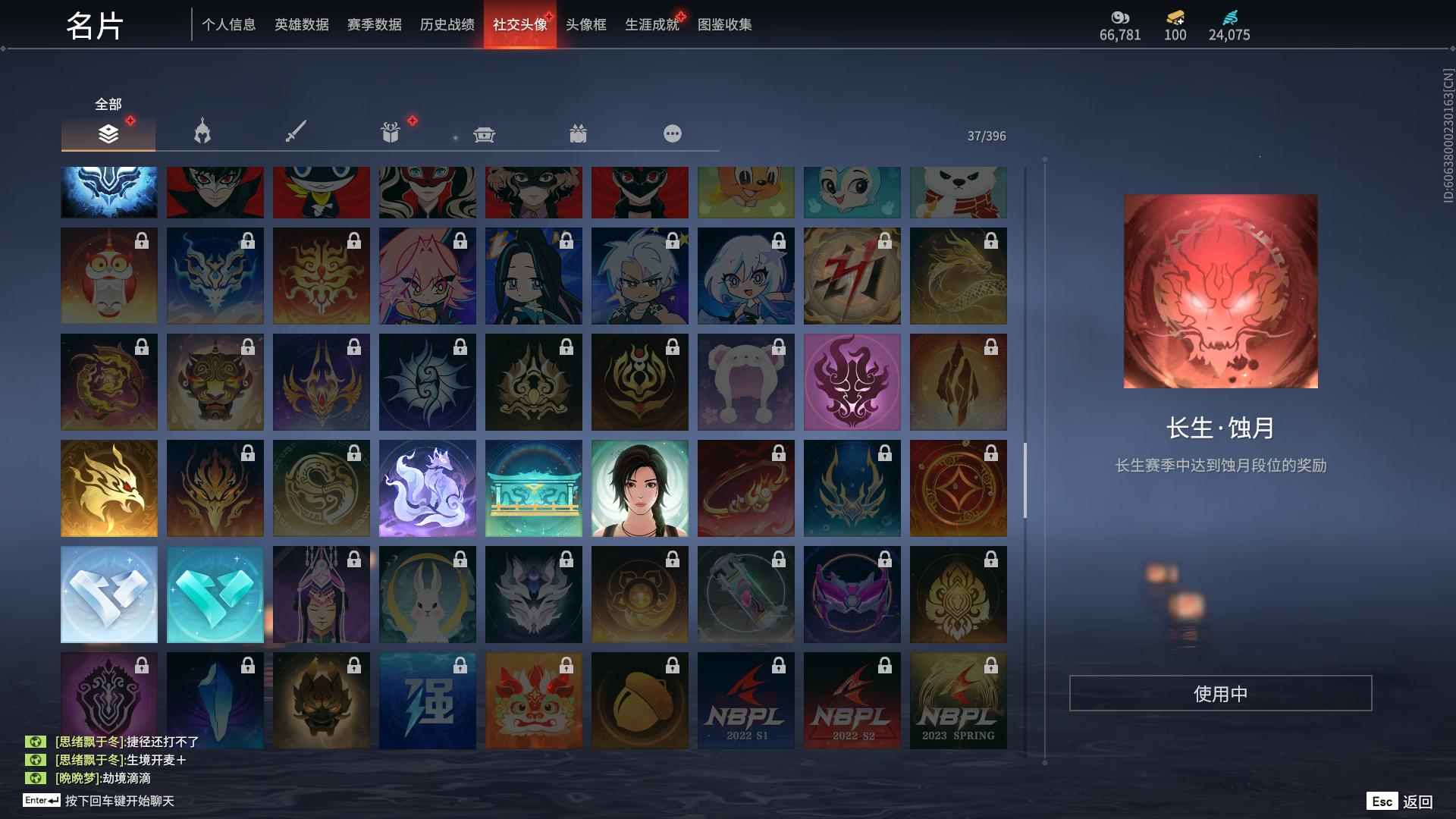Select the NBPL 2023 SPRING avatar thumbnail
This screenshot has width=1456, height=819.
pyautogui.click(x=958, y=700)
